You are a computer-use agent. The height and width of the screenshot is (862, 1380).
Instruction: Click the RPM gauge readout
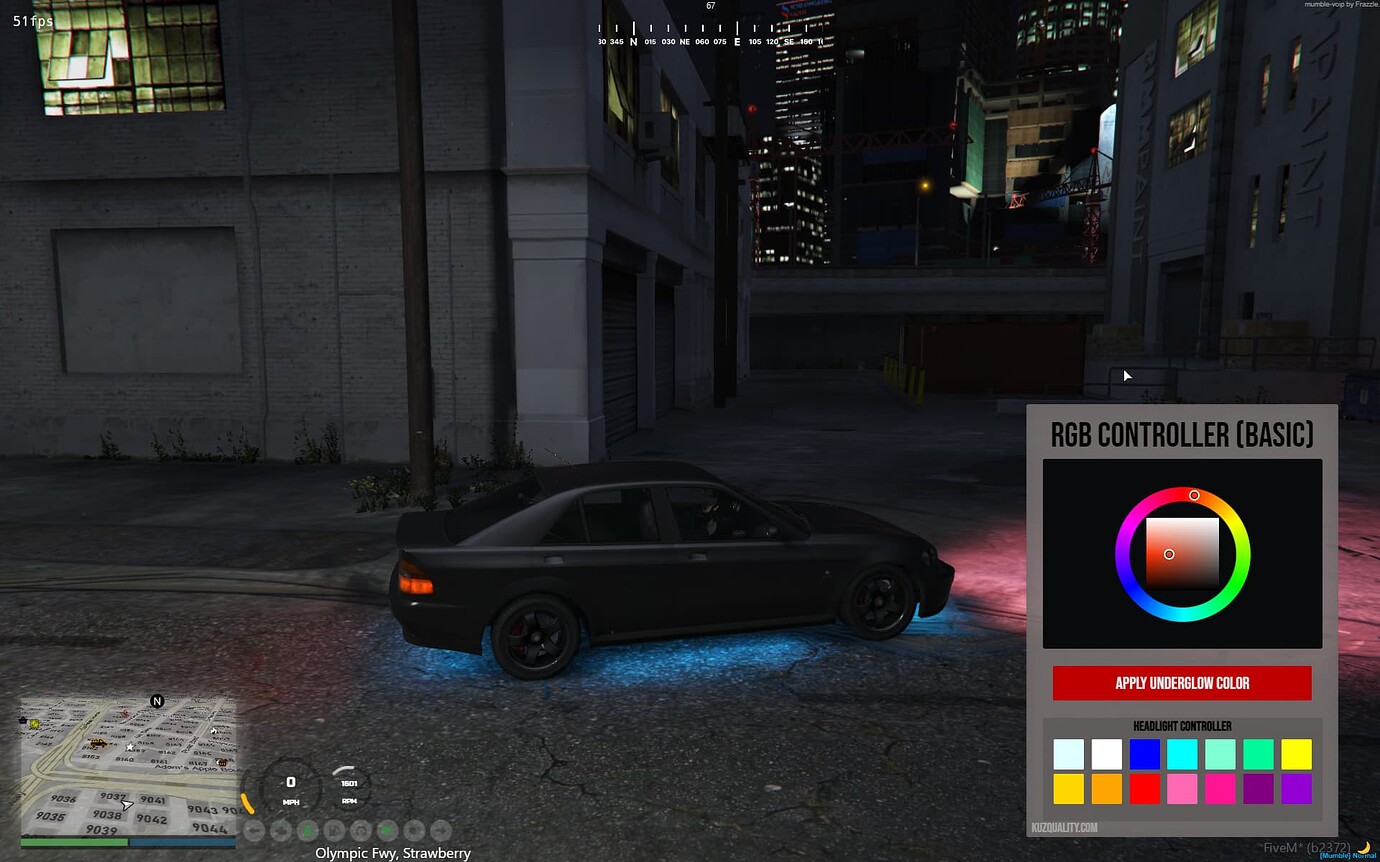click(x=349, y=787)
